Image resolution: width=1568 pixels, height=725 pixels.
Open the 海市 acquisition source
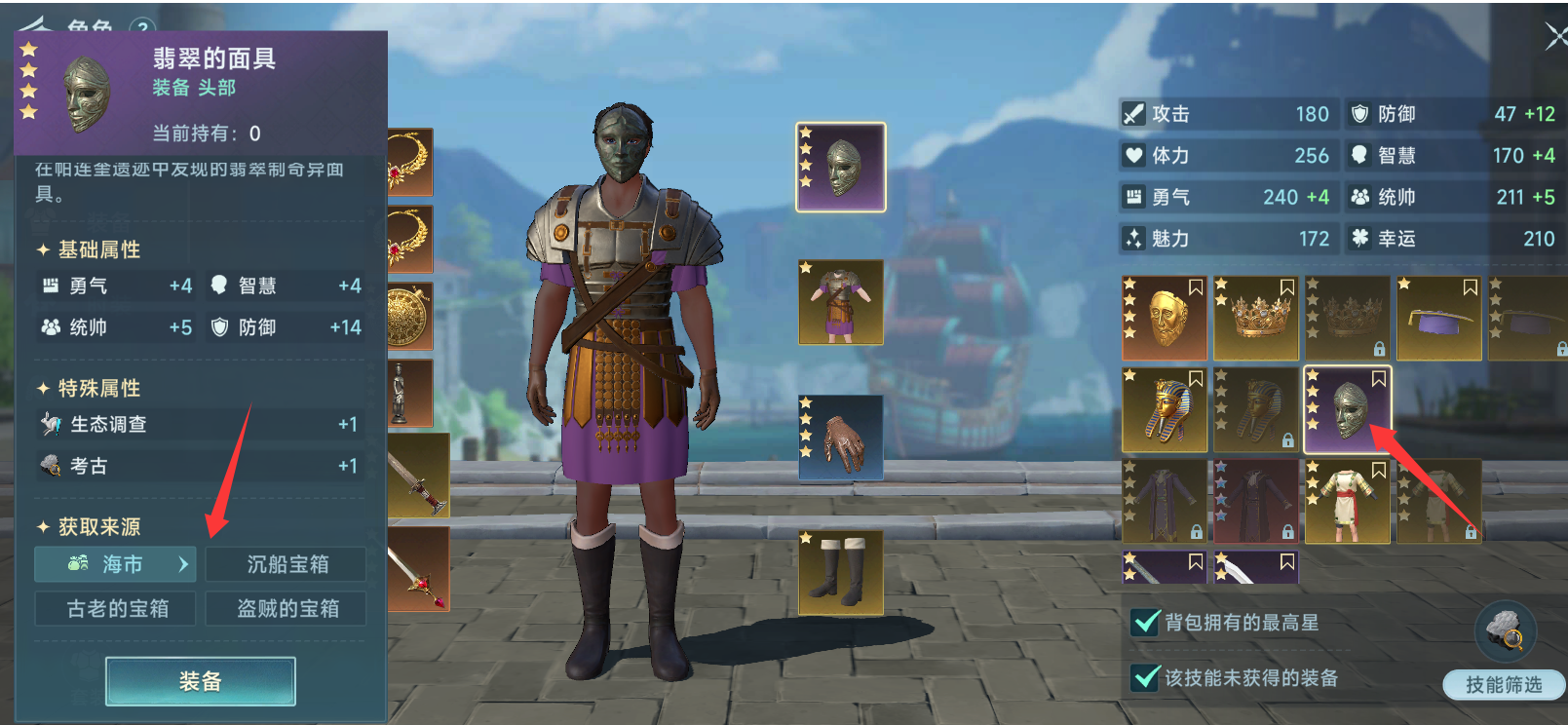pyautogui.click(x=115, y=564)
